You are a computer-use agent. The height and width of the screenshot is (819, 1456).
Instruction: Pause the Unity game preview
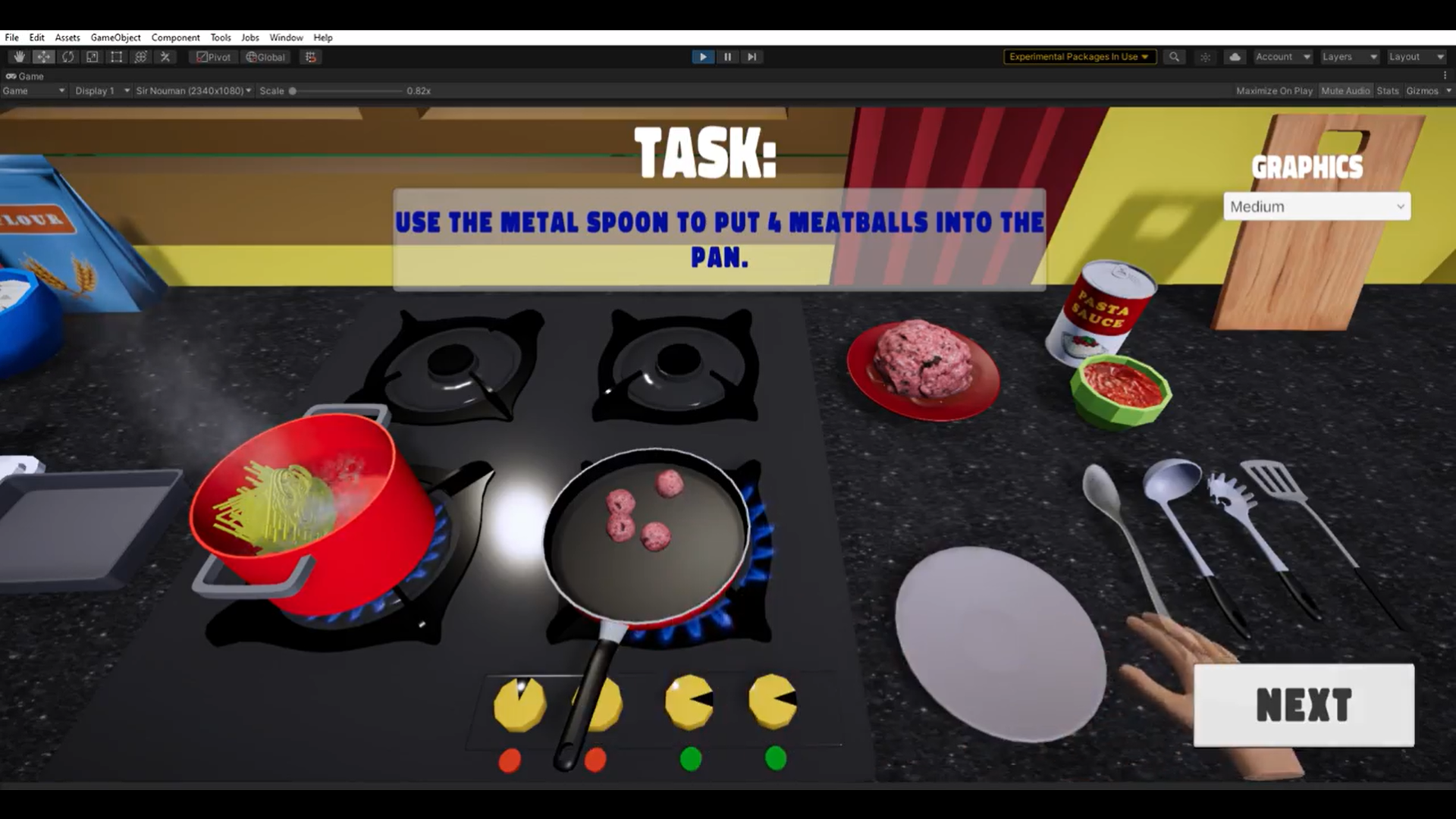coord(727,57)
